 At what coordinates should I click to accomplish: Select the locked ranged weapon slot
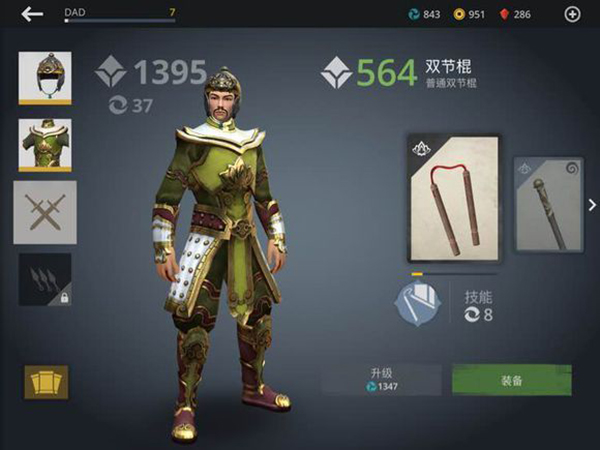click(x=45, y=279)
